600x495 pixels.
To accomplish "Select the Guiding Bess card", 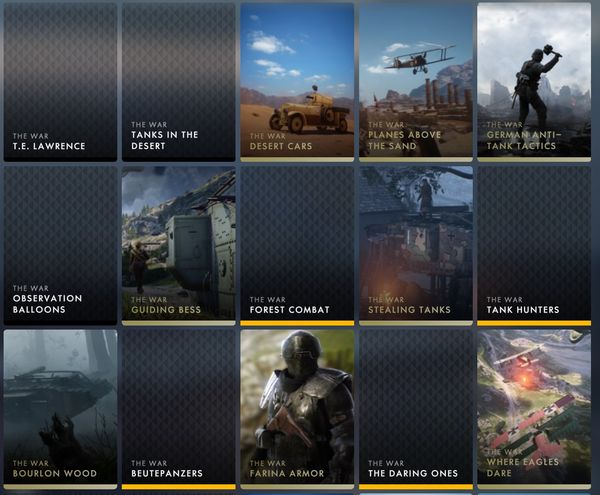I will (178, 245).
